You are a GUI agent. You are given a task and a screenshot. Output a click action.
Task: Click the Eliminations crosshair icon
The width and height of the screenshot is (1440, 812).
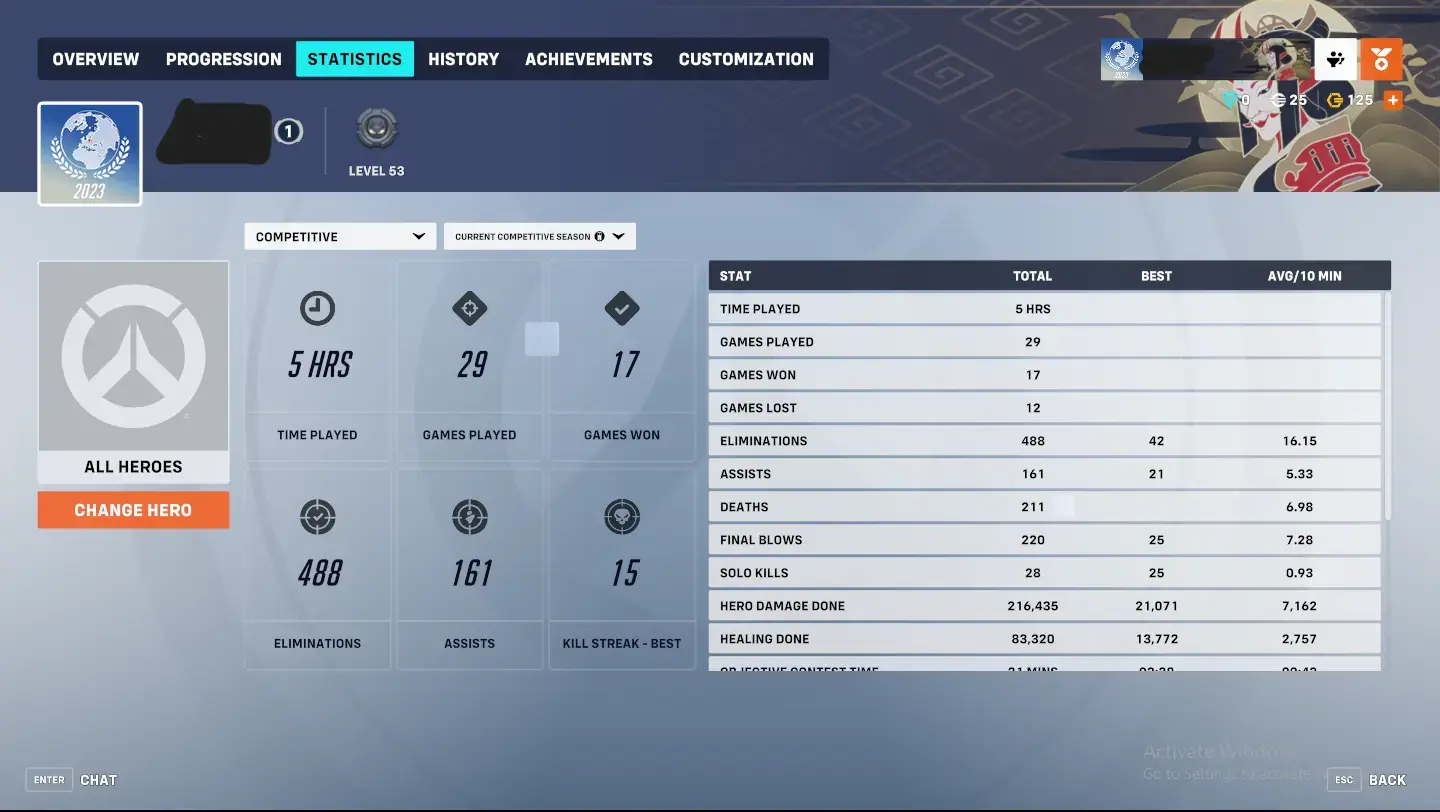click(317, 517)
